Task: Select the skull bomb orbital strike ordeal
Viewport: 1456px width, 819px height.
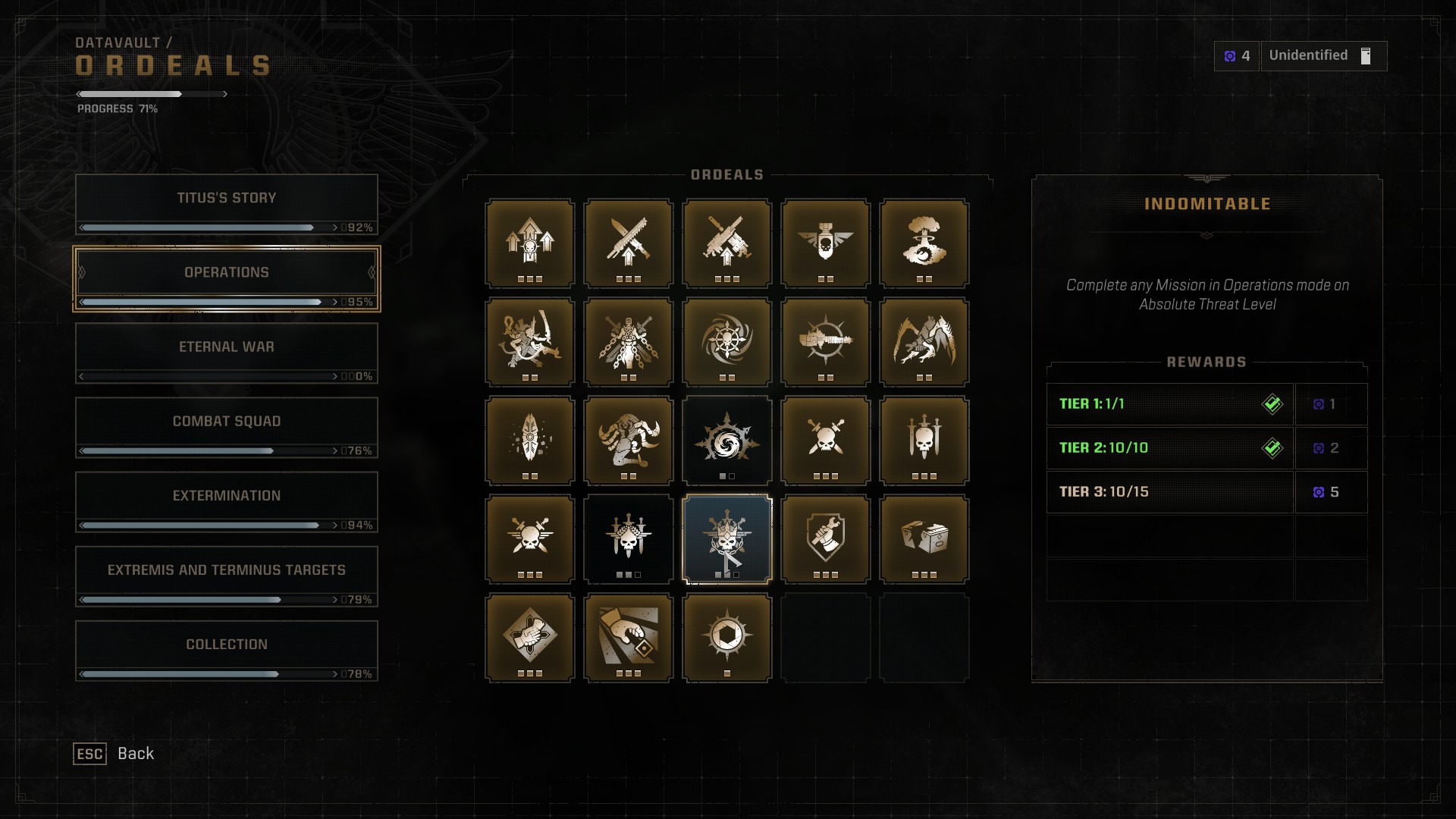Action: [825, 243]
